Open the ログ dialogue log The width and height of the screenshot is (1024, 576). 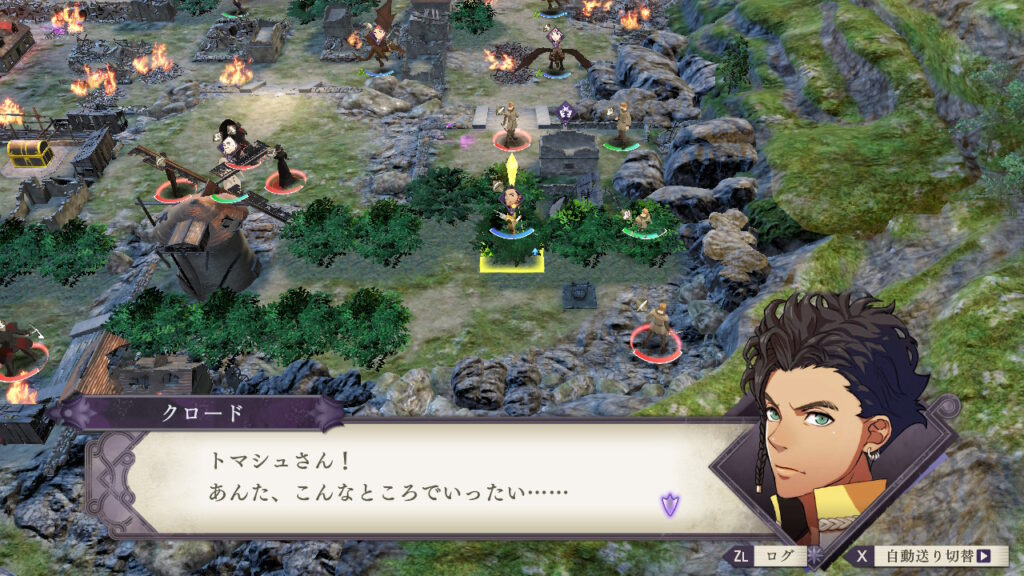764,556
